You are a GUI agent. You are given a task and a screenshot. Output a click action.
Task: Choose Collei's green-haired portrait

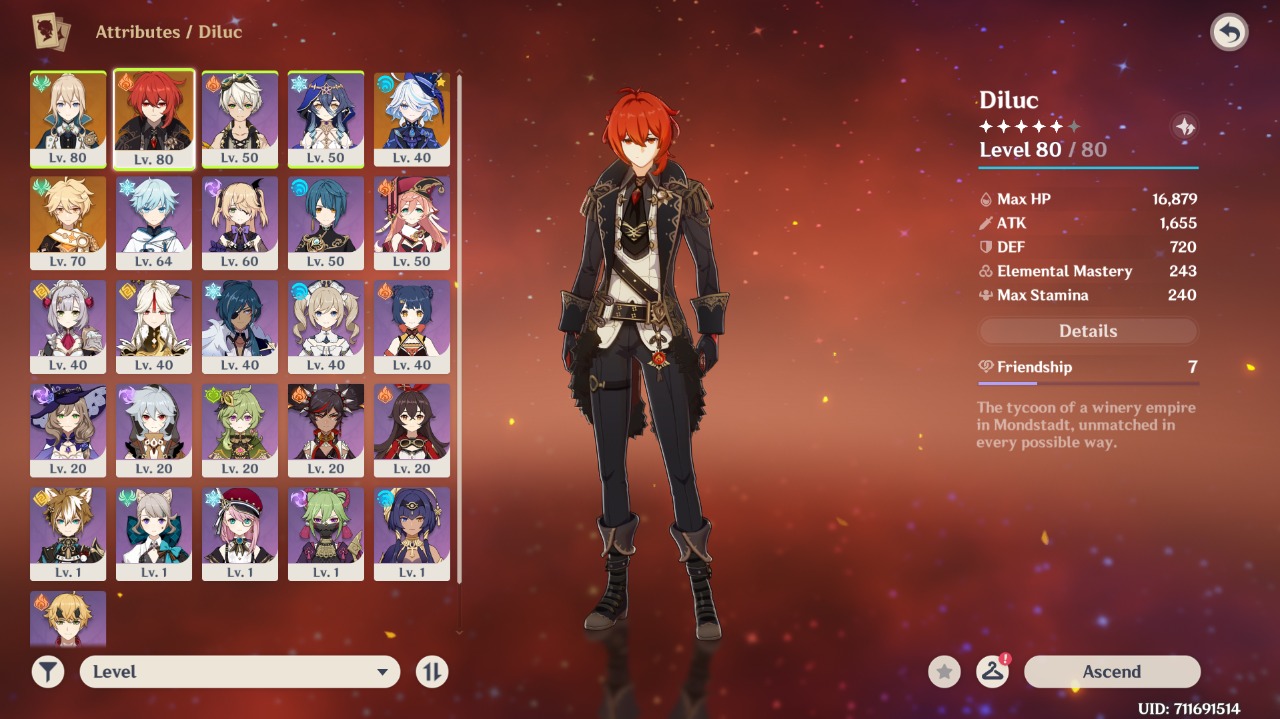(240, 430)
